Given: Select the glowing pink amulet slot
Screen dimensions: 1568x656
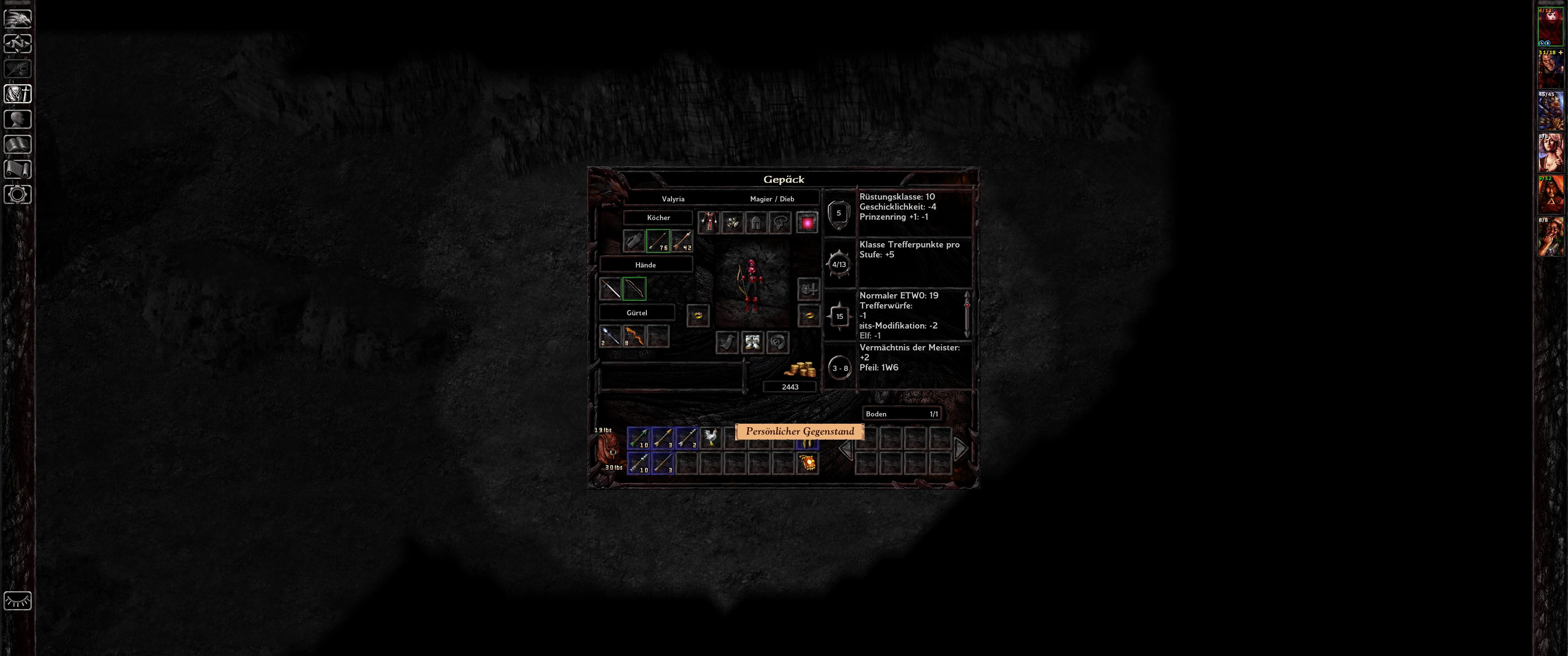Looking at the screenshot, I should (x=807, y=223).
